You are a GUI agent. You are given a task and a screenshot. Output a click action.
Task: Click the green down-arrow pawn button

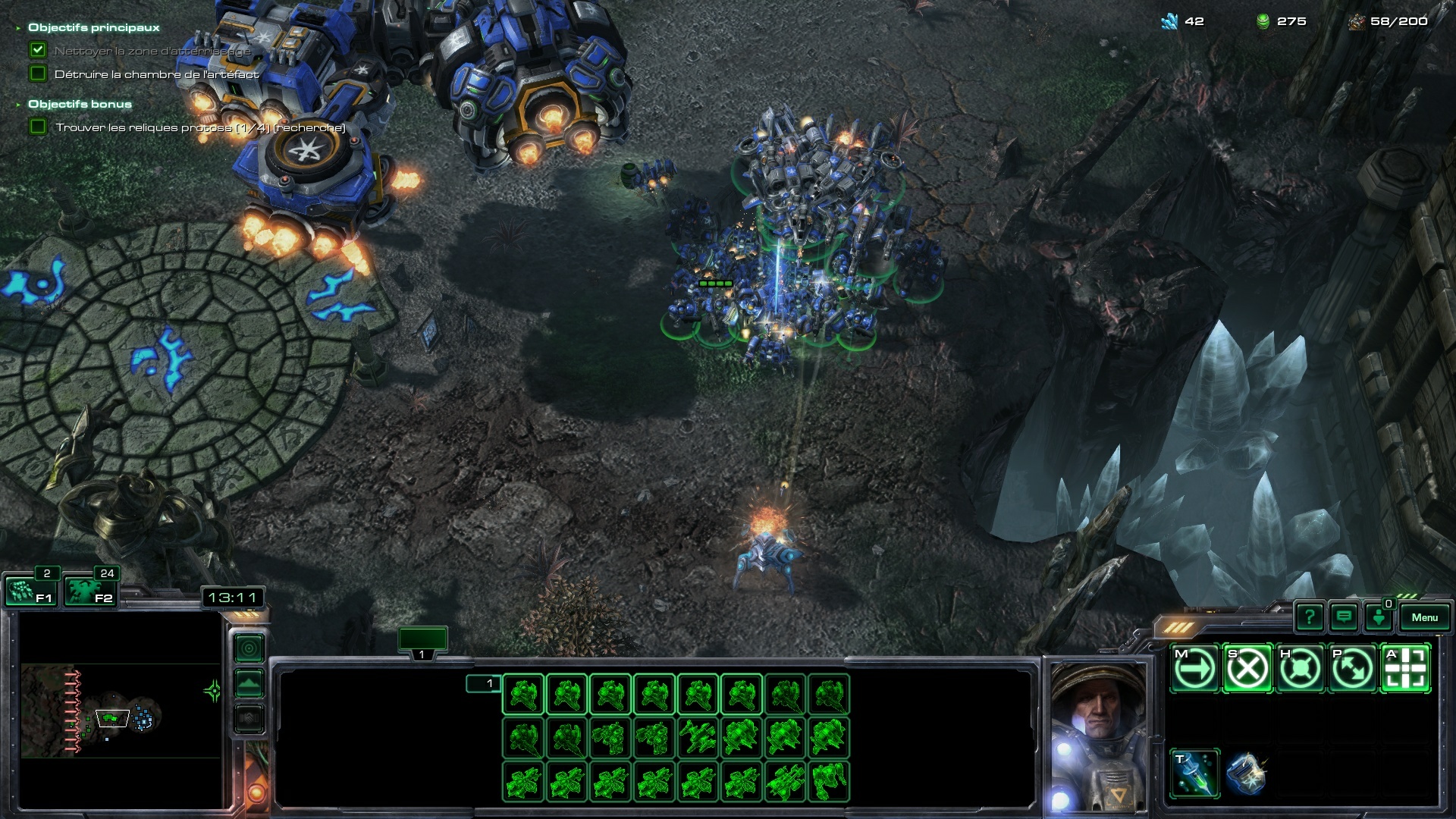click(x=1378, y=617)
